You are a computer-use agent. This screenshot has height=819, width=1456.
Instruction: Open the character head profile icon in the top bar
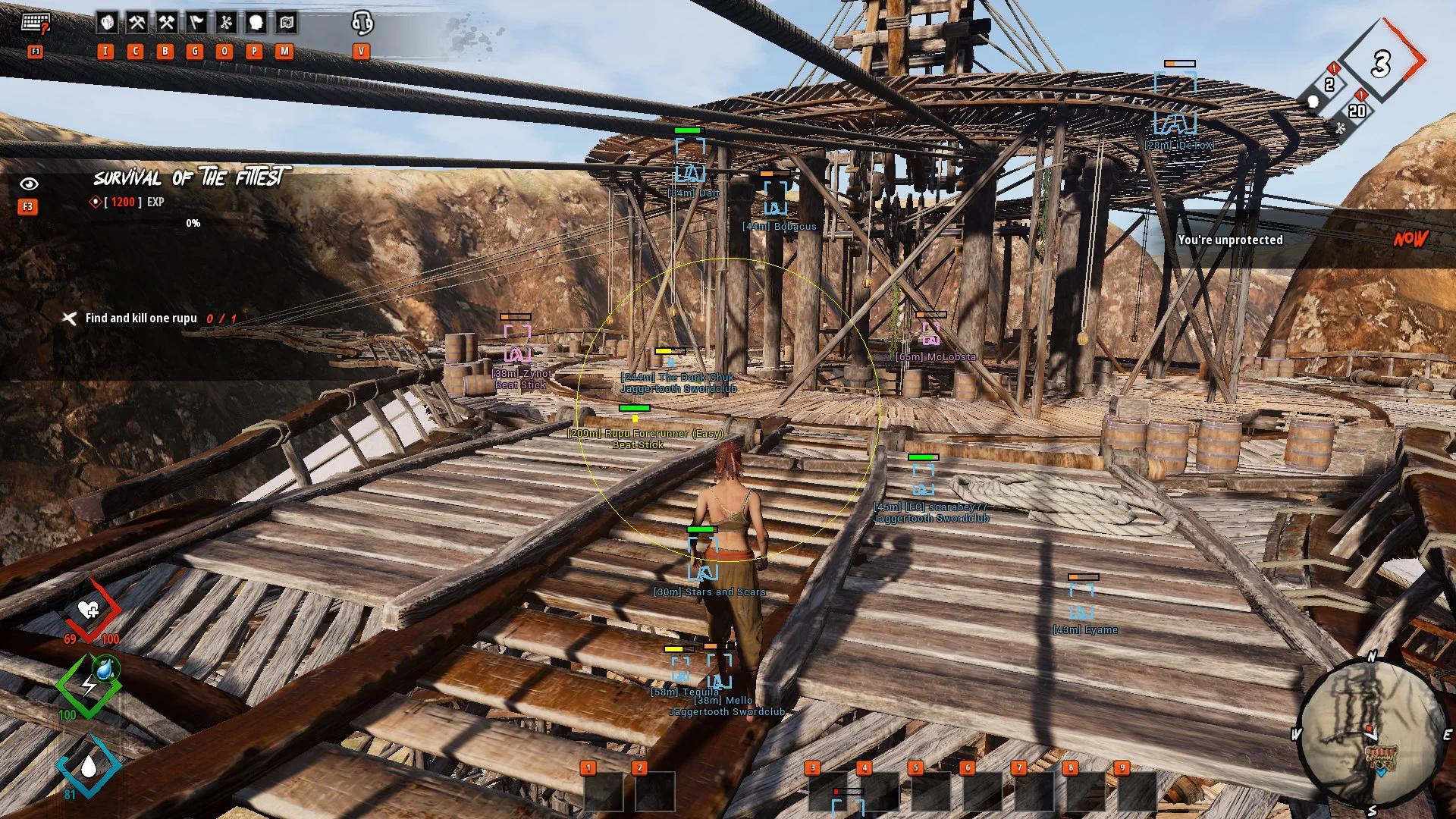(256, 23)
